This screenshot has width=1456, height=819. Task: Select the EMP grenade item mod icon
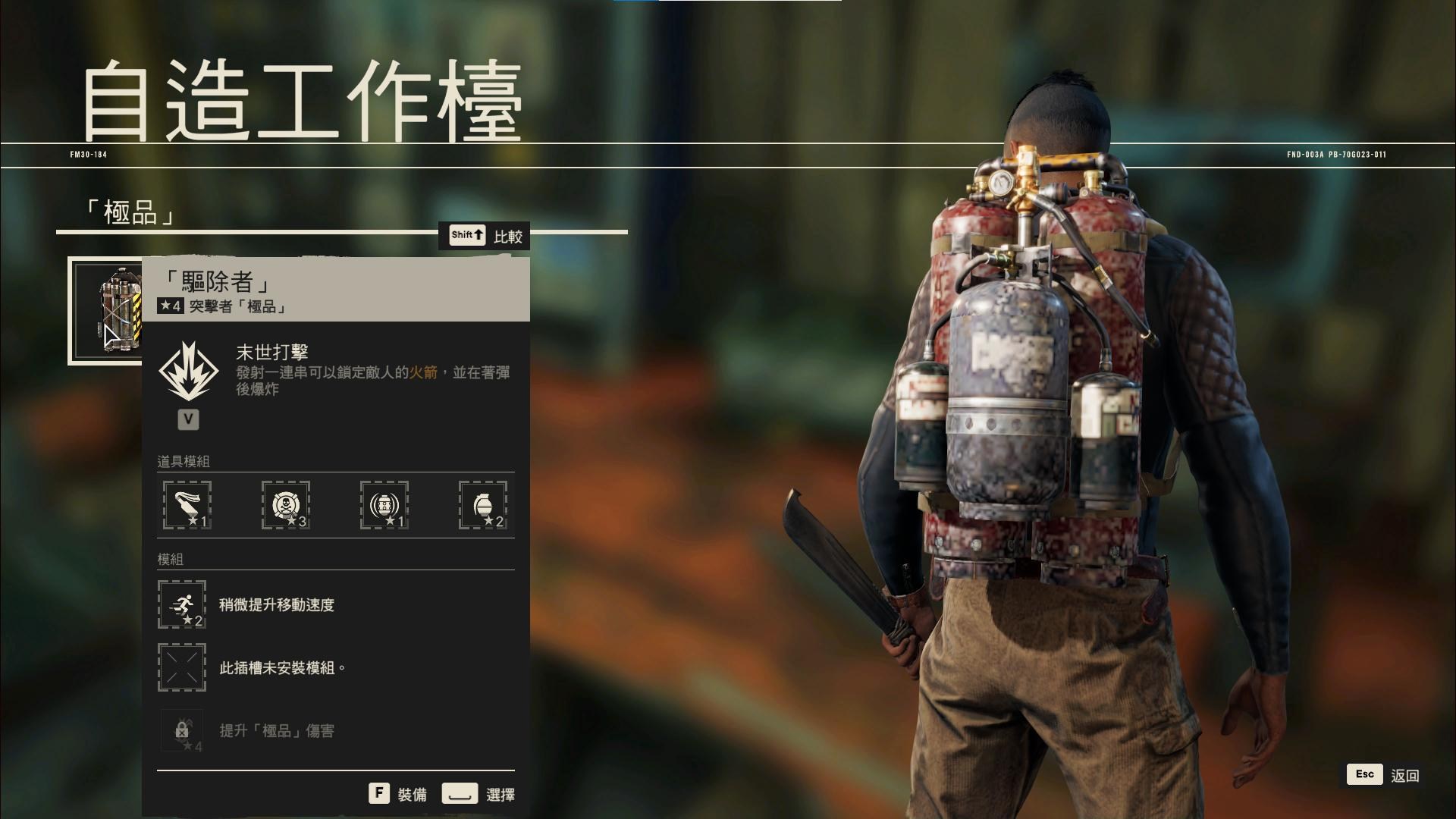[x=385, y=504]
